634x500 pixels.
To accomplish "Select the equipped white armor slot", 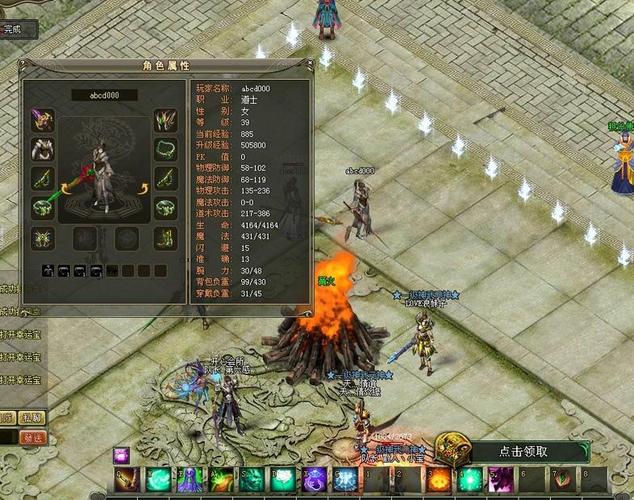I will click(x=43, y=150).
